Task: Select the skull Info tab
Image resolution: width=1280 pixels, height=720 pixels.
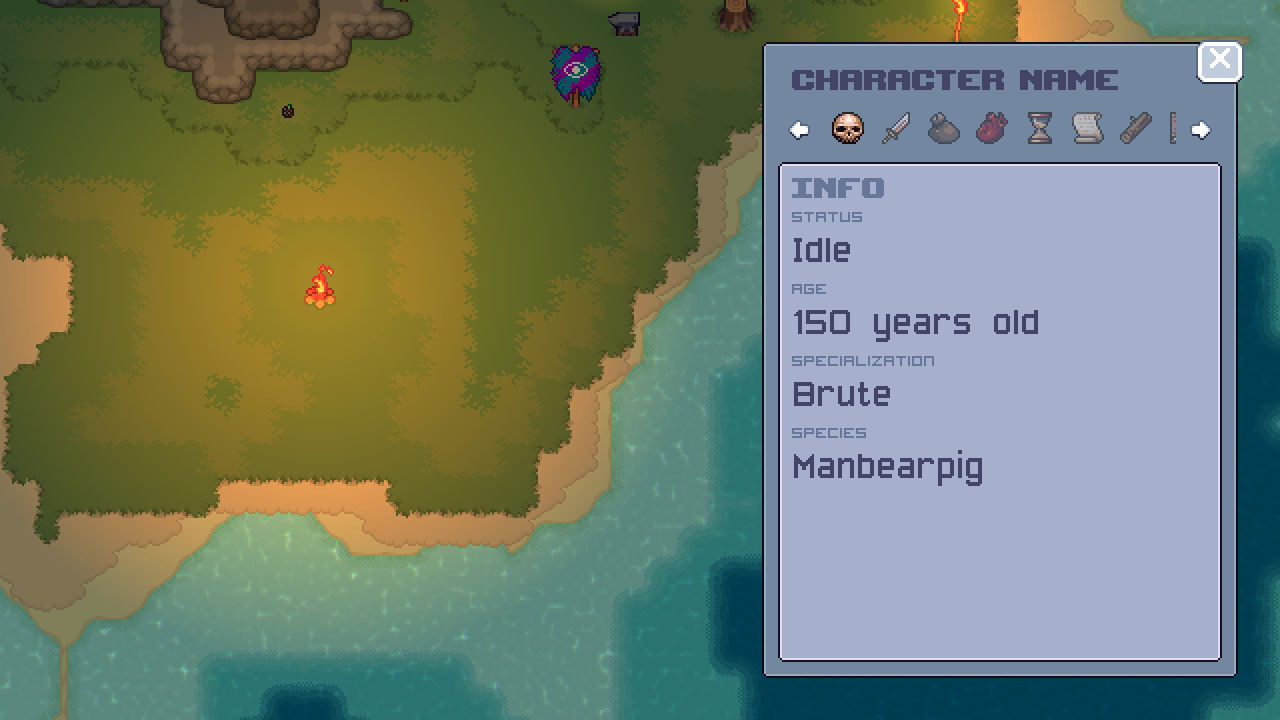Action: pyautogui.click(x=848, y=129)
